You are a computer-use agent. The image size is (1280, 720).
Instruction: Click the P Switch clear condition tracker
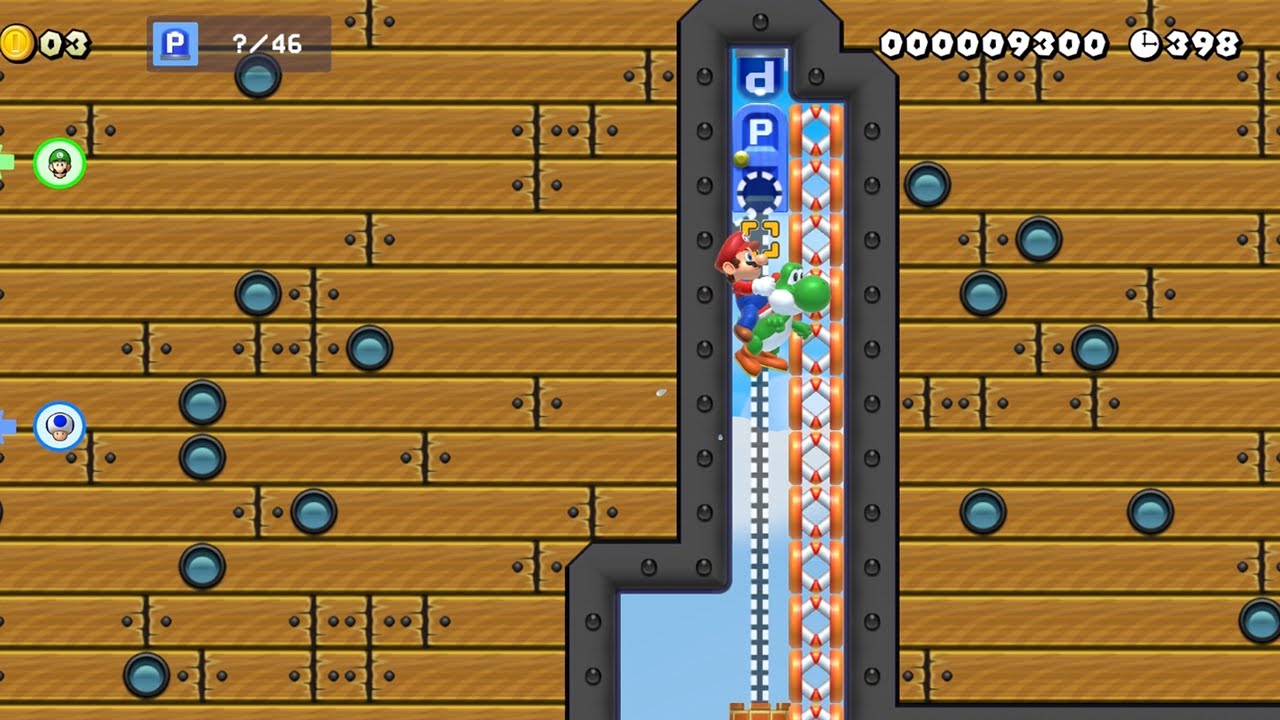tap(238, 44)
